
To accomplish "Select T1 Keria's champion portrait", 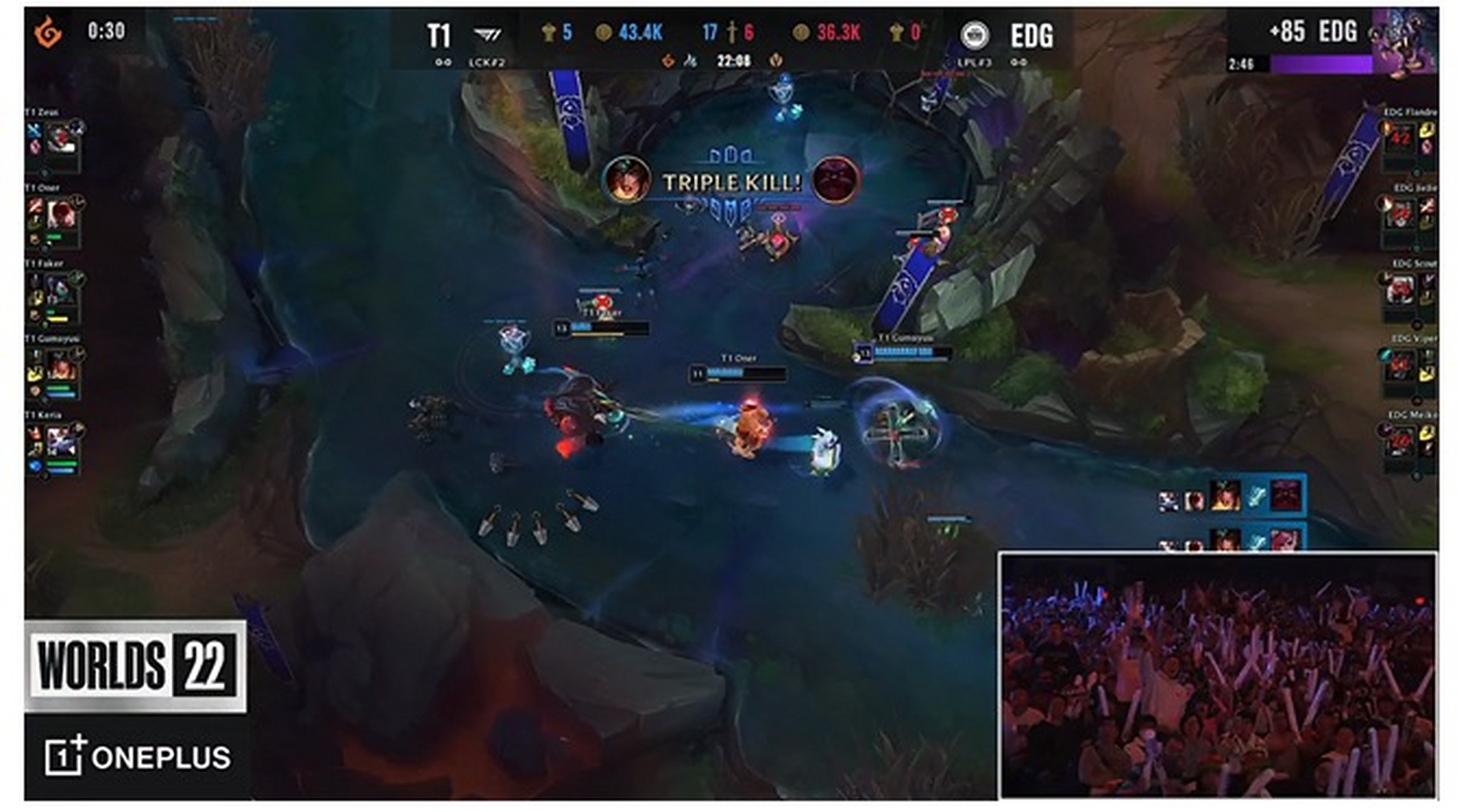I will pyautogui.click(x=62, y=440).
